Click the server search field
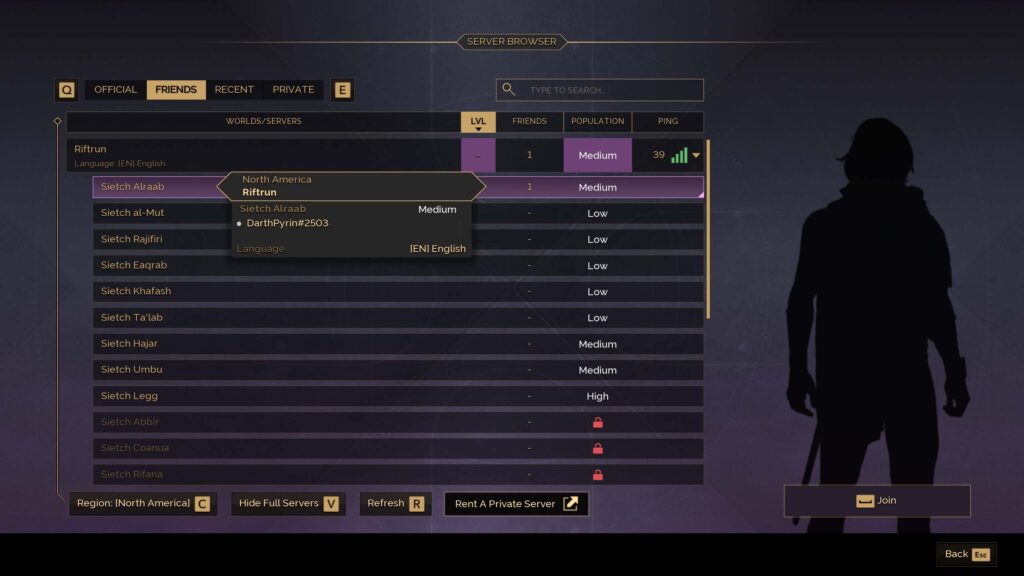This screenshot has width=1024, height=576. point(610,90)
